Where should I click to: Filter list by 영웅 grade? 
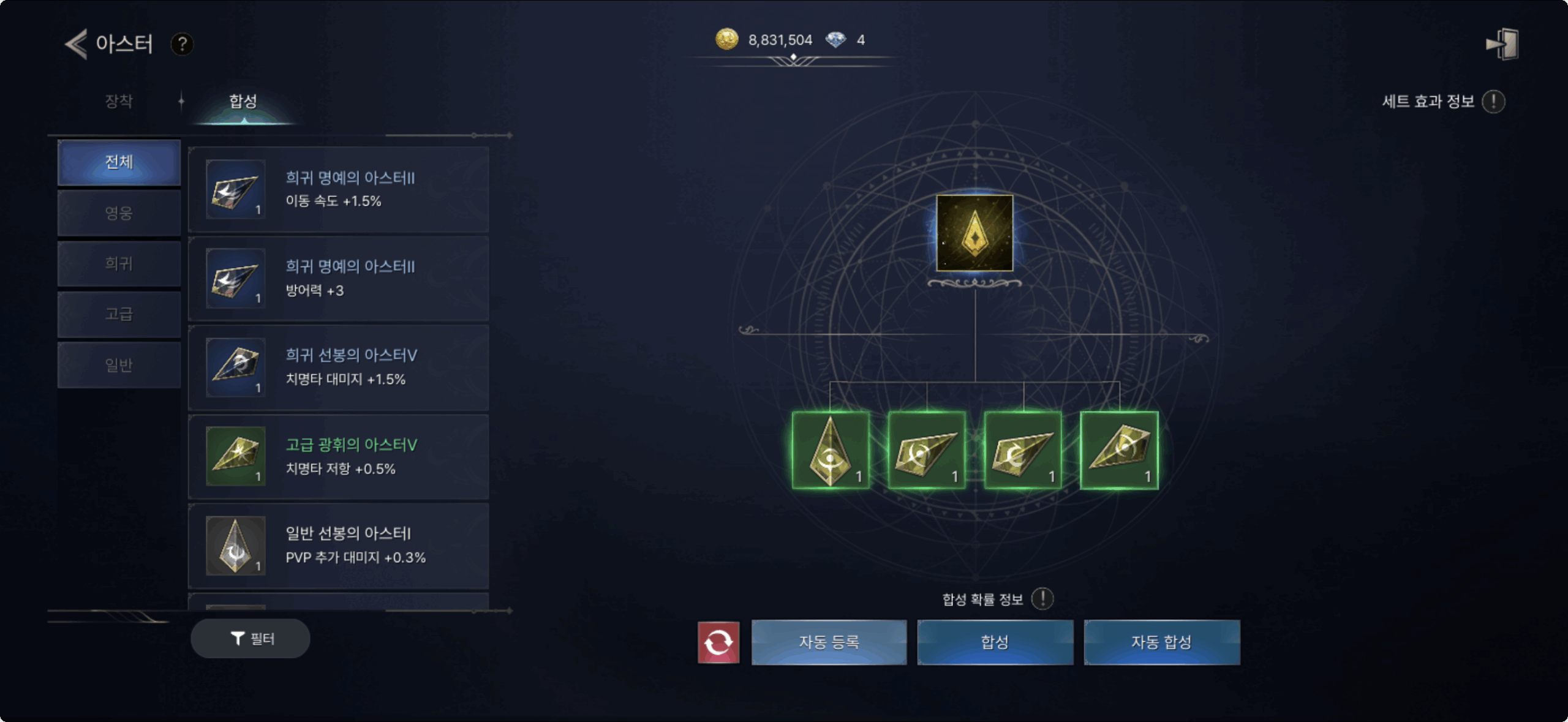119,213
